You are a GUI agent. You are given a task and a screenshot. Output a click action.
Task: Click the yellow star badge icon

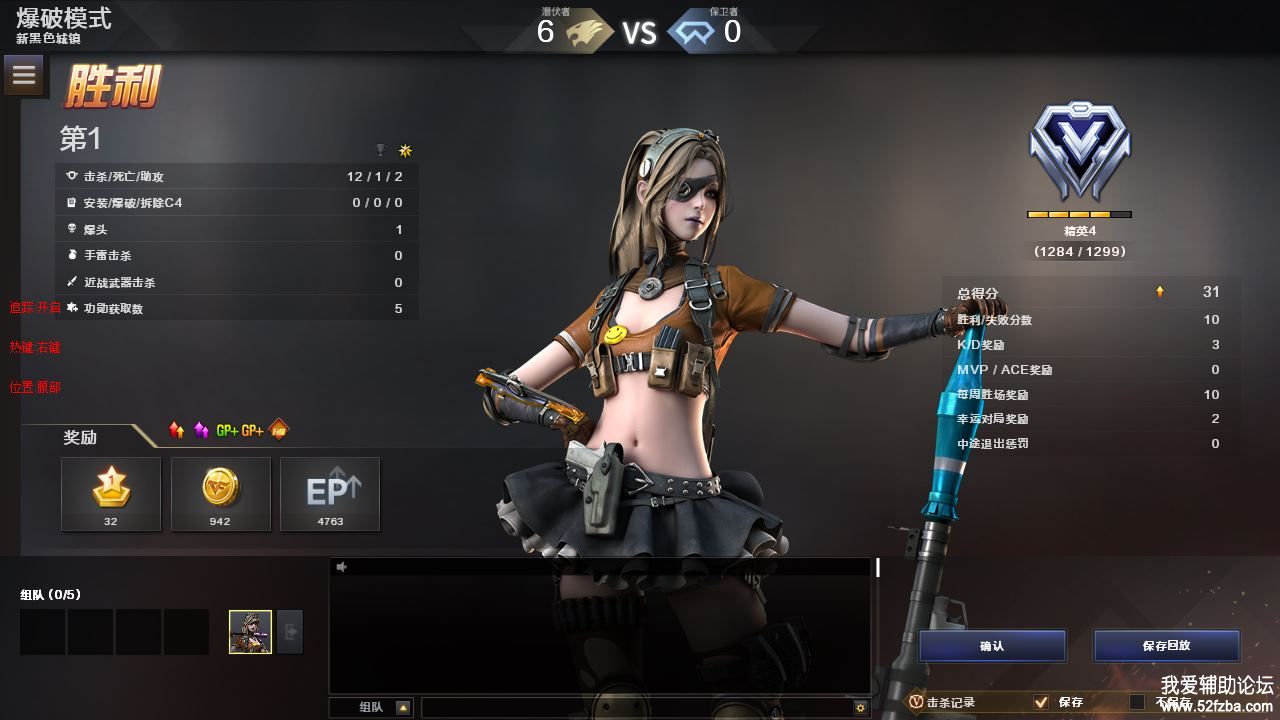(405, 150)
